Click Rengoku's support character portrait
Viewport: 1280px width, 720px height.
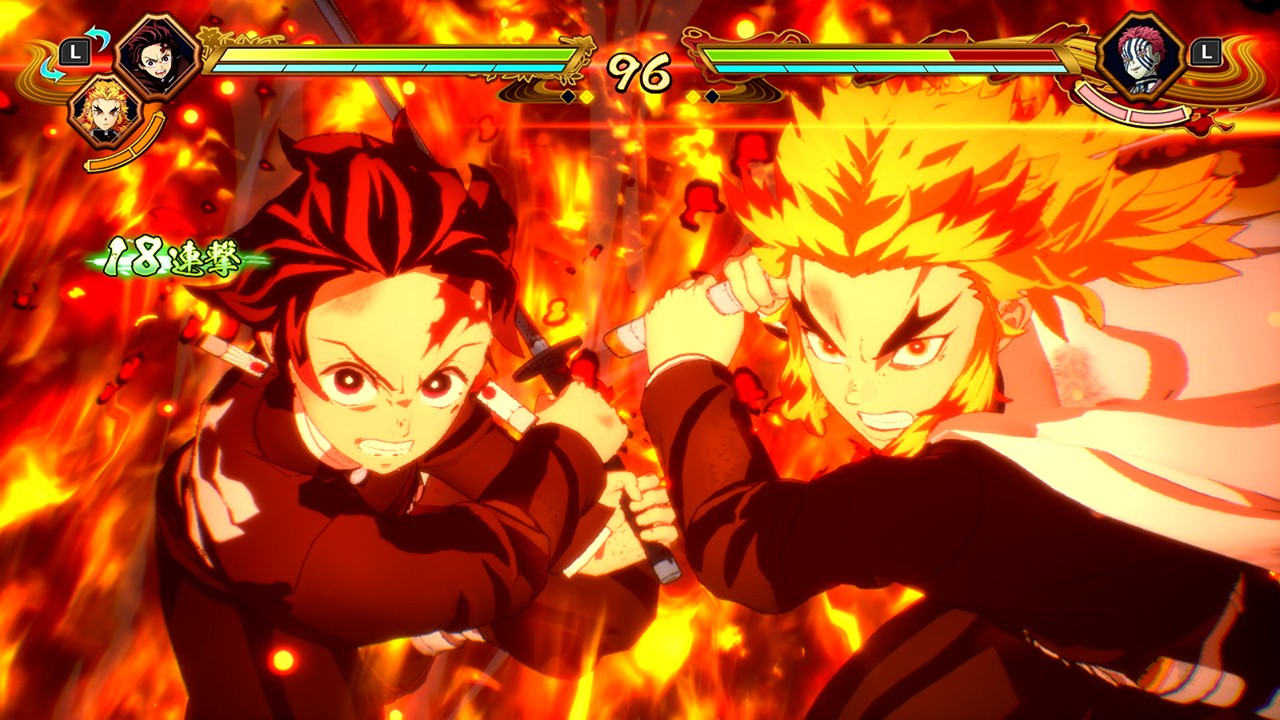103,112
